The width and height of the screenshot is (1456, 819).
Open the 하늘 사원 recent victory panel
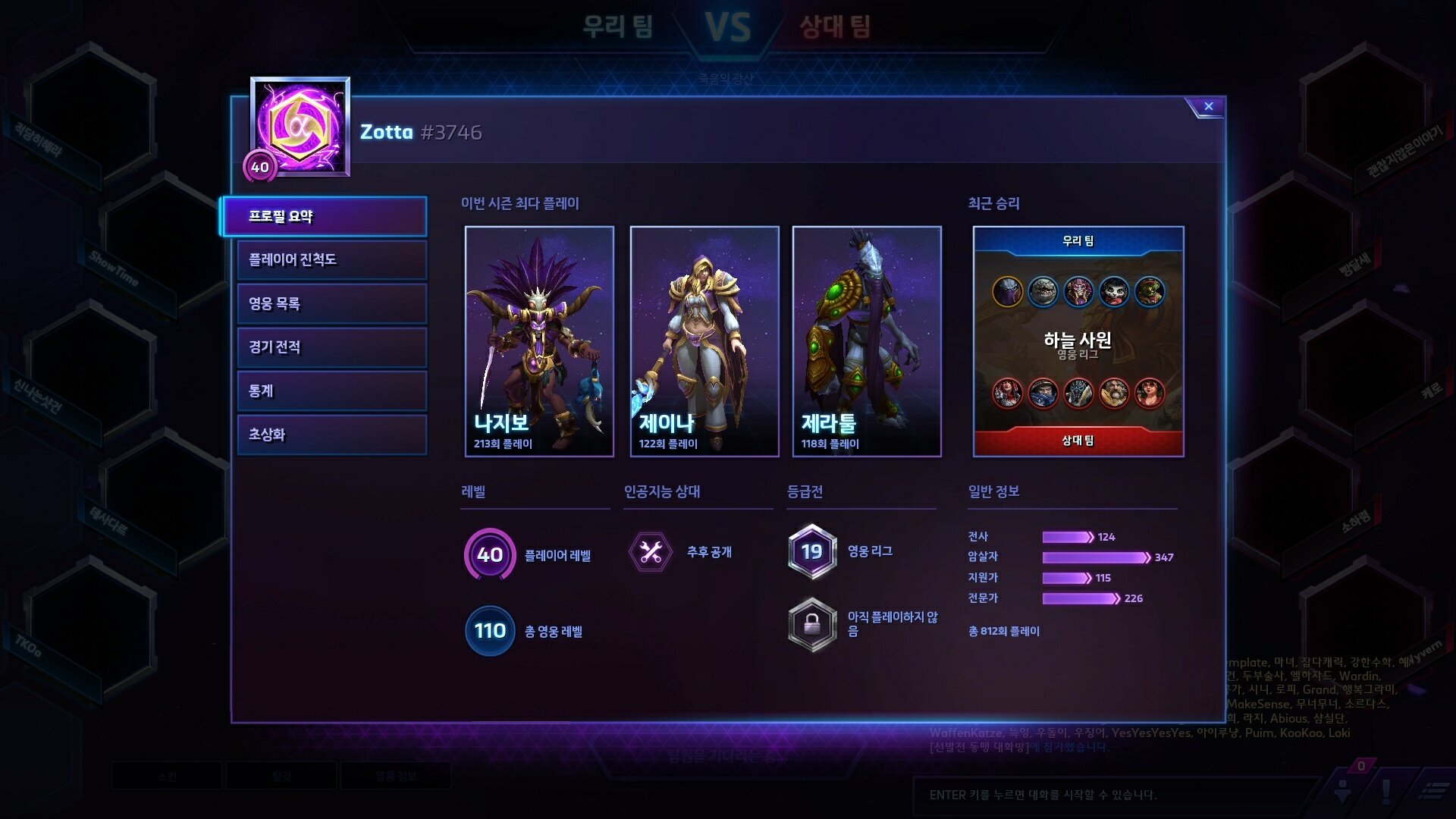1078,341
